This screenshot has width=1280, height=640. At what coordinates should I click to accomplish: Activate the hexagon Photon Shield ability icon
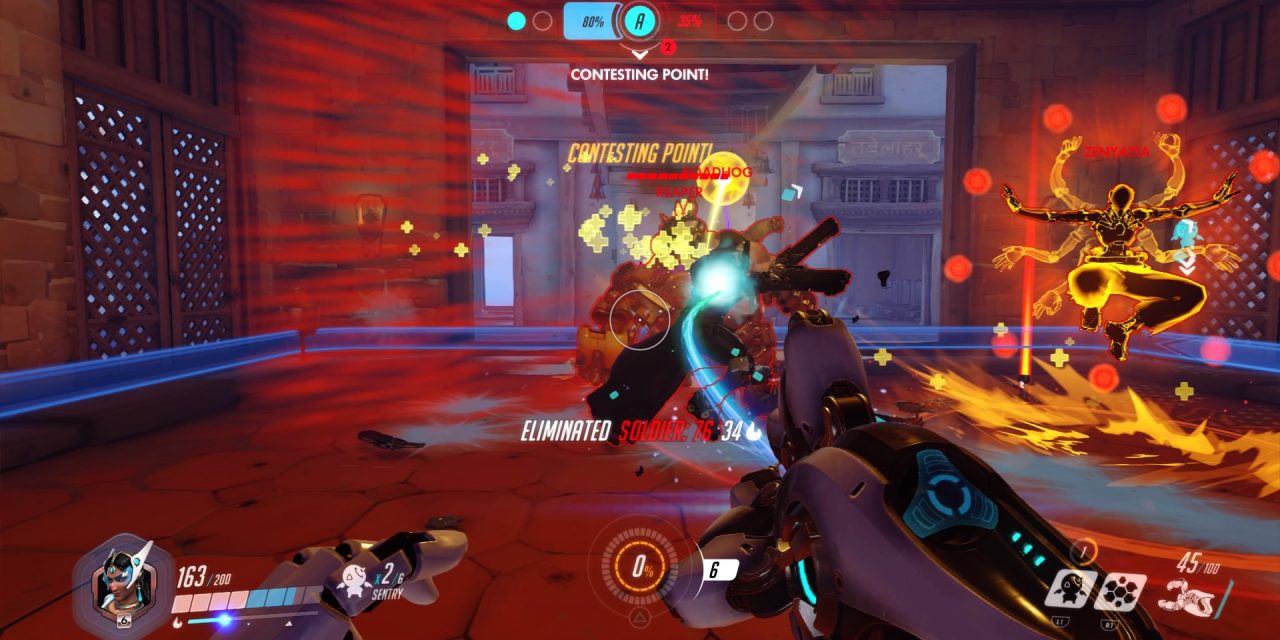point(1119,591)
